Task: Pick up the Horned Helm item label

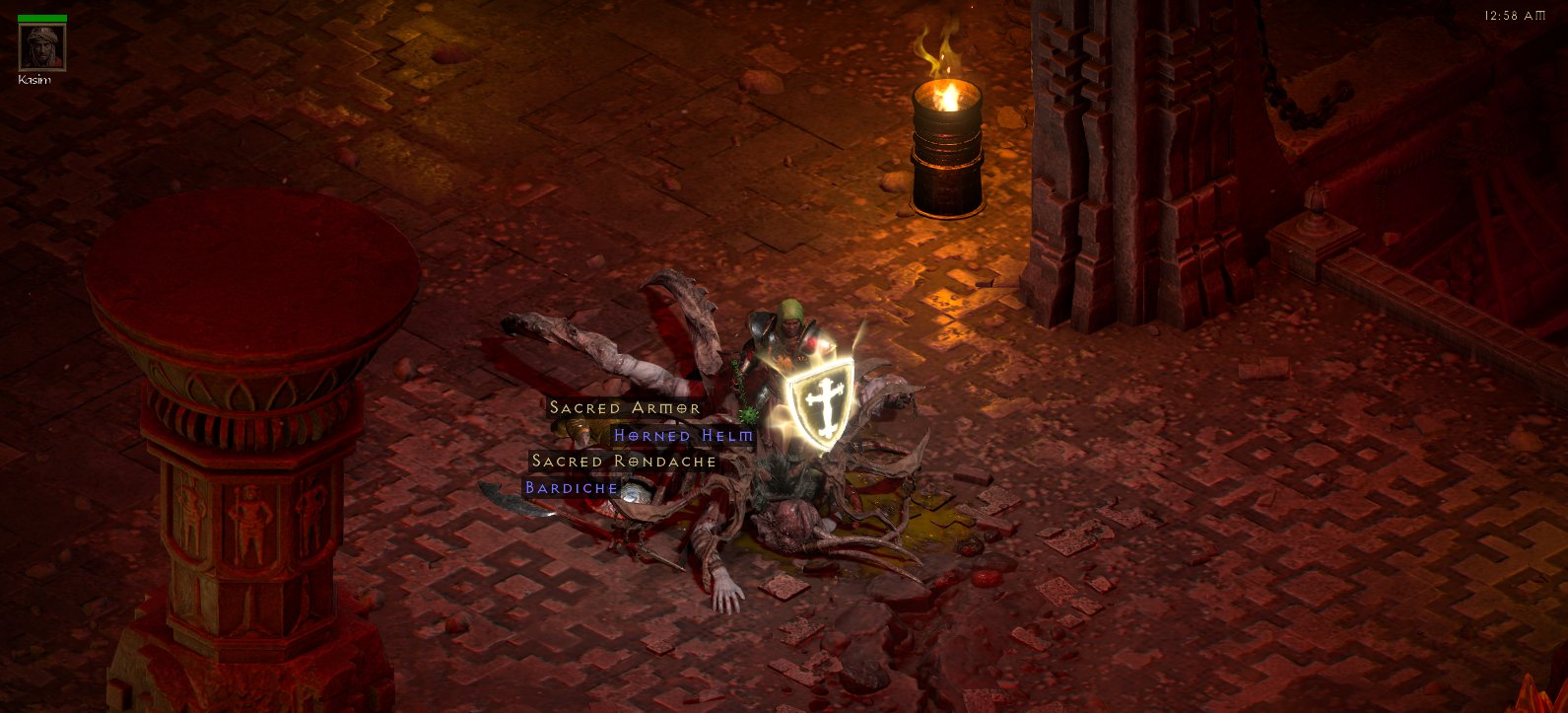Action: [x=682, y=435]
